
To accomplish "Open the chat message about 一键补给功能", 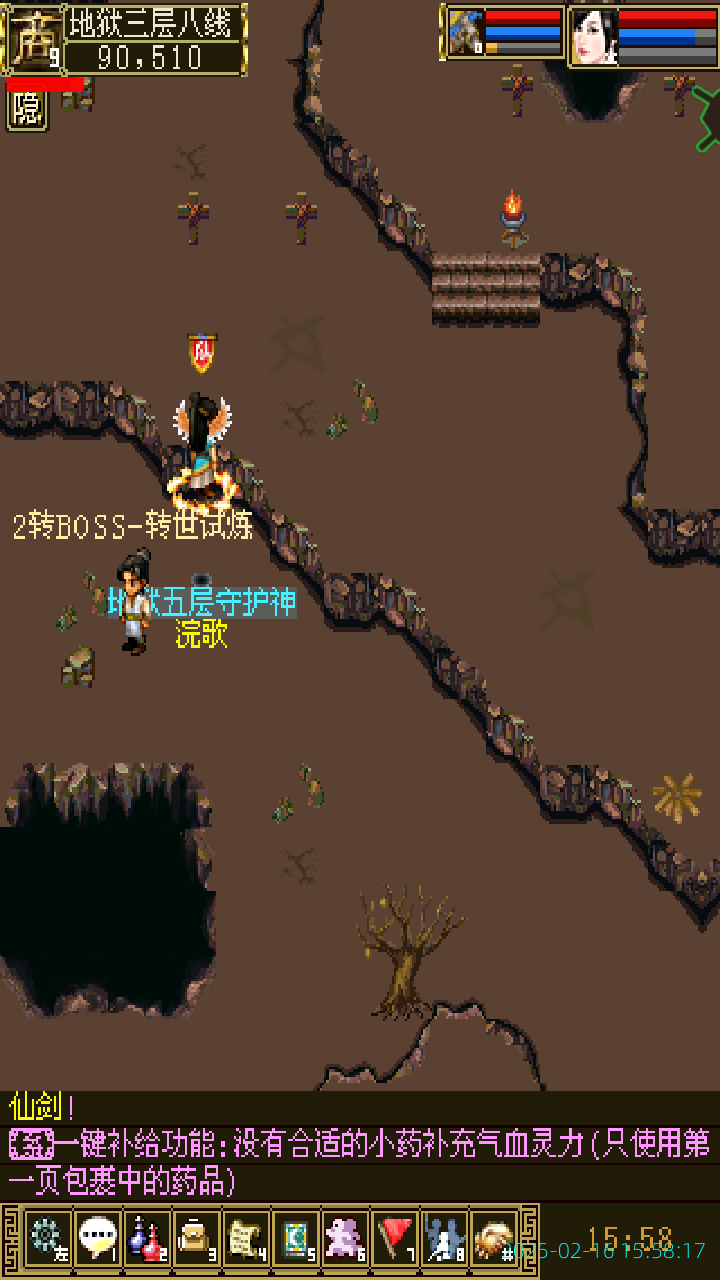I will coord(360,1162).
